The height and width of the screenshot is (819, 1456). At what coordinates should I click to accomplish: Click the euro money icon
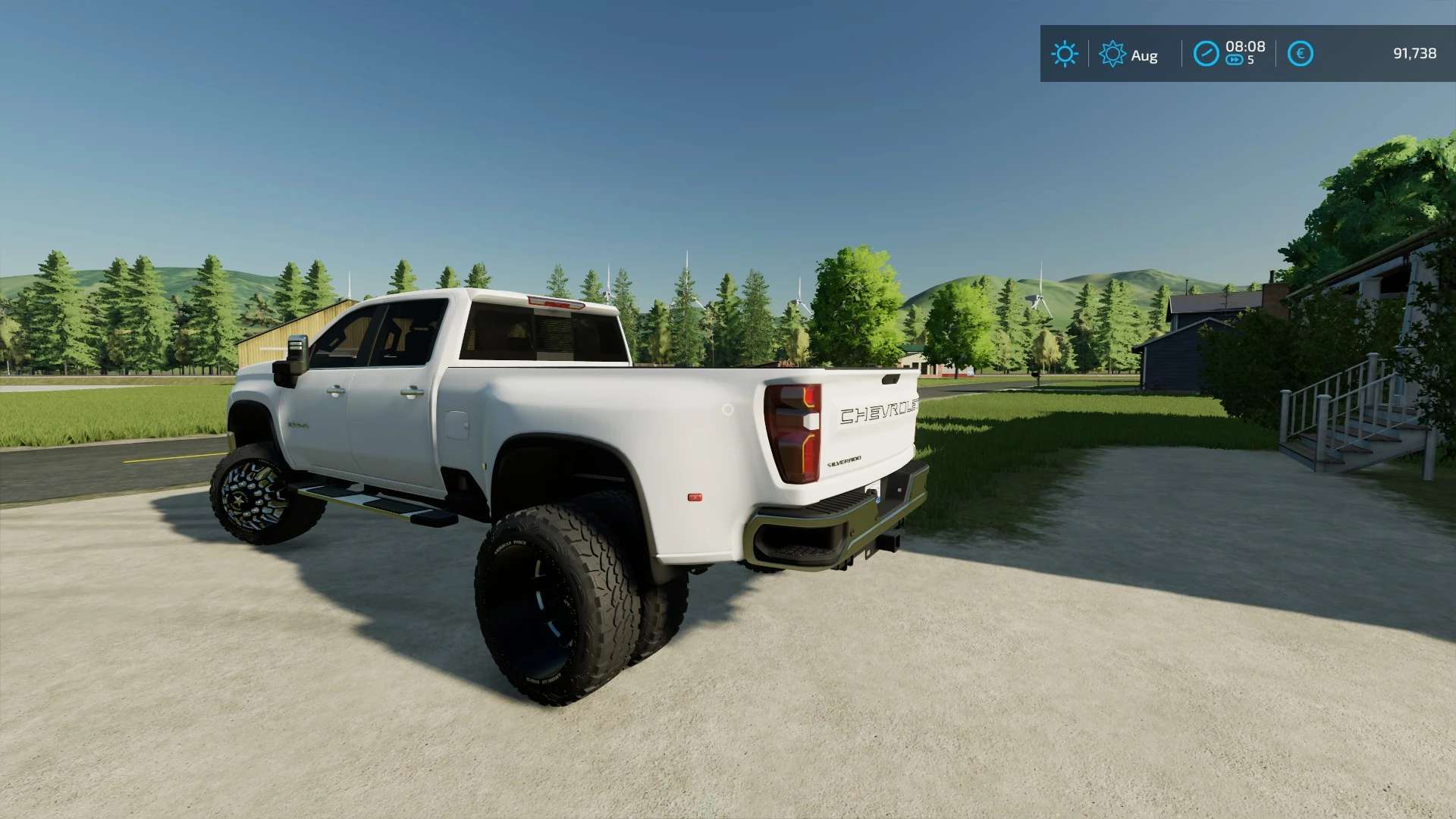click(1300, 54)
